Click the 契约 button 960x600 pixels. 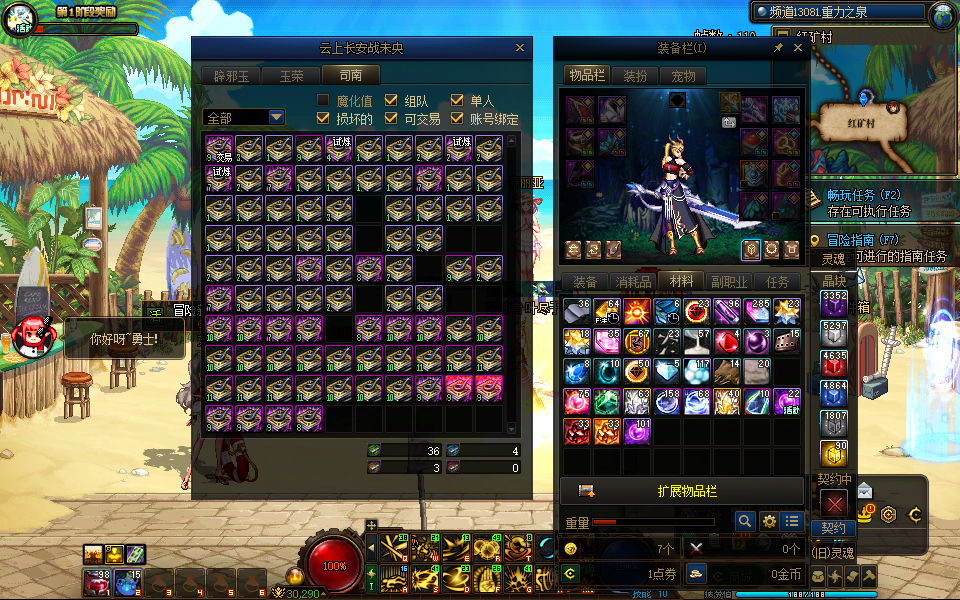pyautogui.click(x=833, y=528)
